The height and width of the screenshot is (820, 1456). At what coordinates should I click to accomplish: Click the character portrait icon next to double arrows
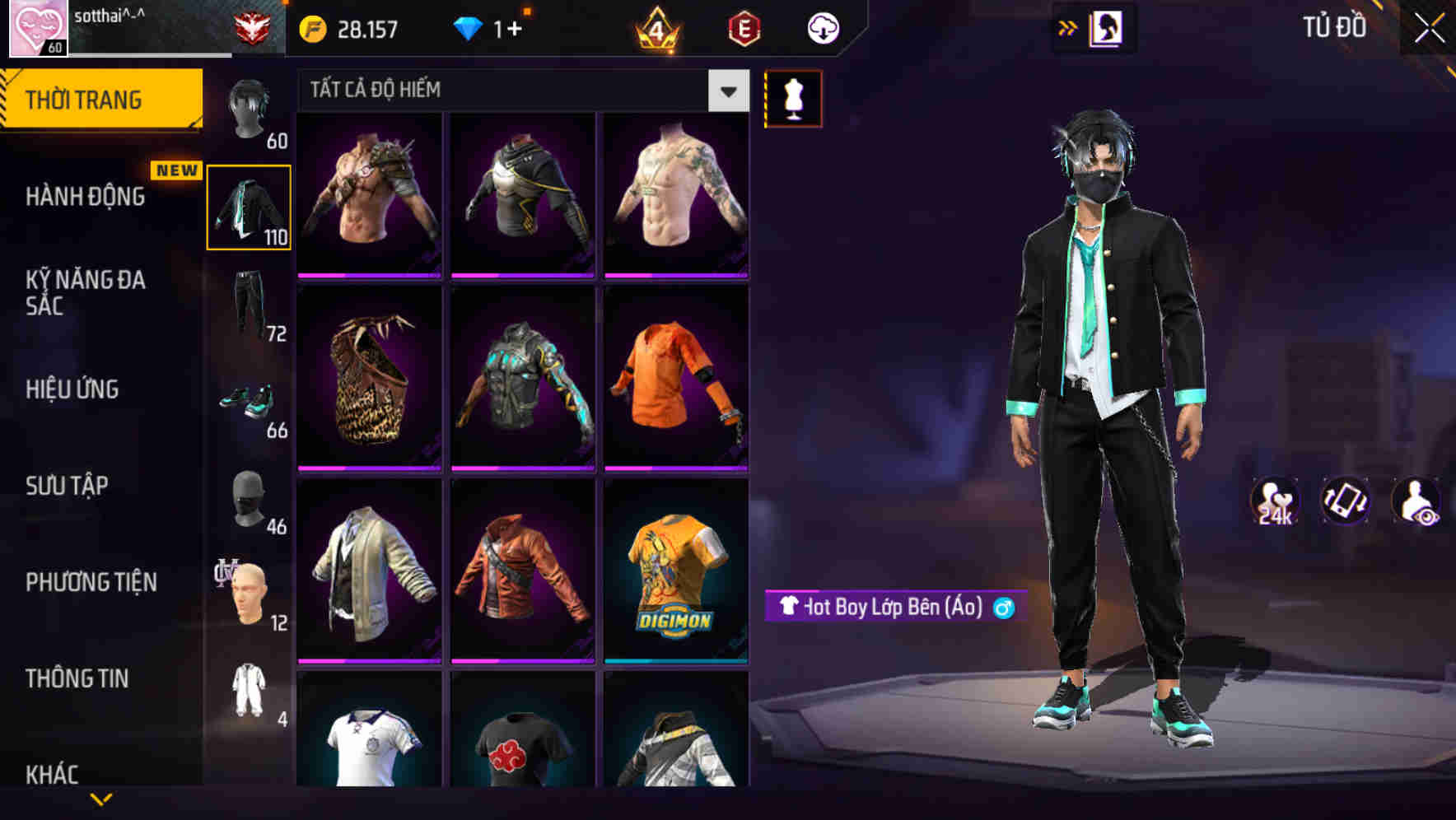1108,27
